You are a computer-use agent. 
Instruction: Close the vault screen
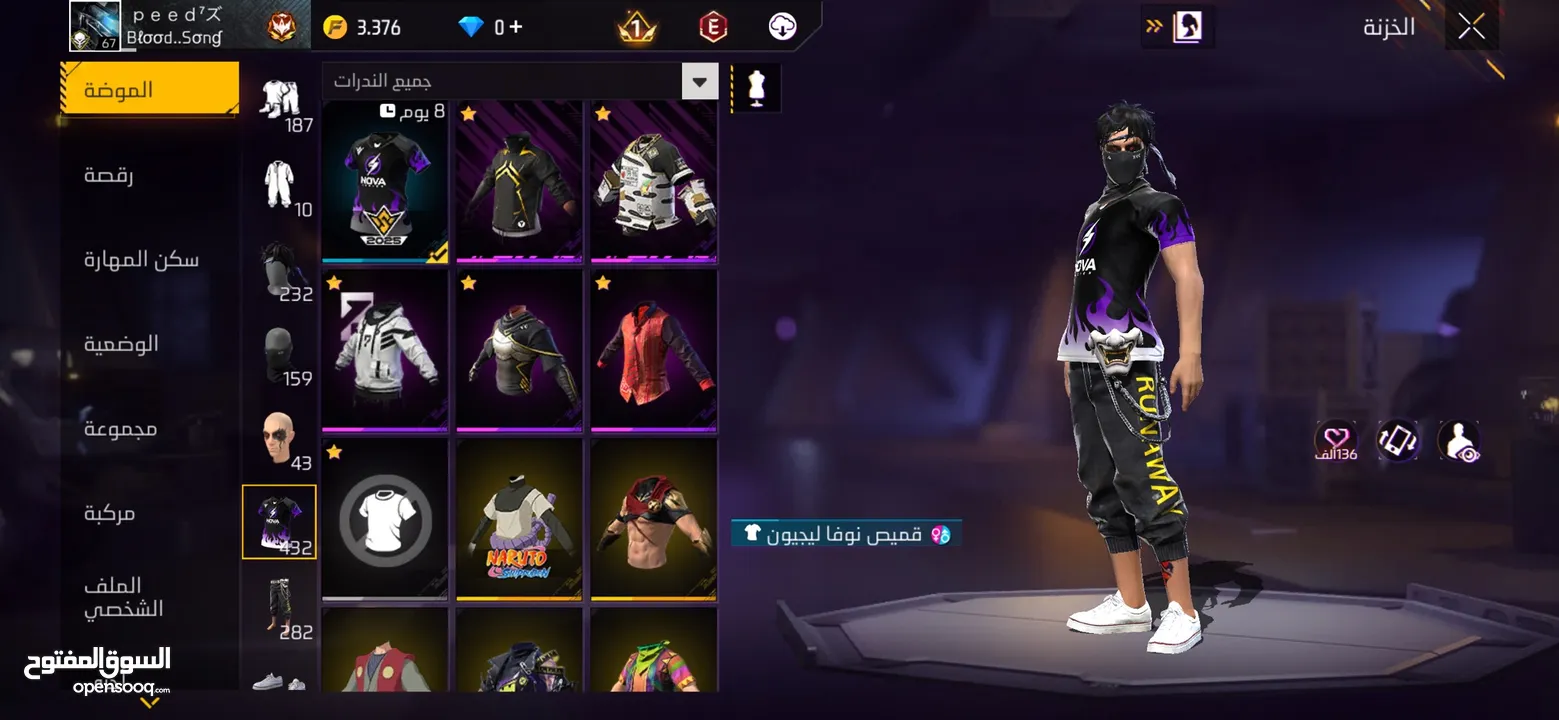pyautogui.click(x=1471, y=27)
